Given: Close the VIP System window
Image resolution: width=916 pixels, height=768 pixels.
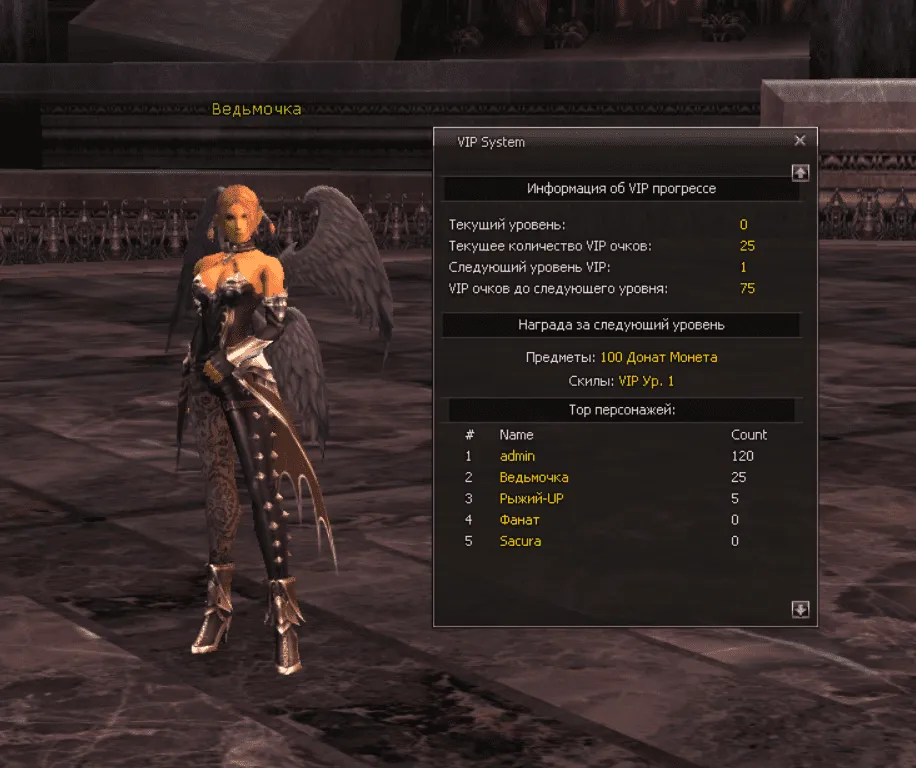Looking at the screenshot, I should click(x=799, y=142).
